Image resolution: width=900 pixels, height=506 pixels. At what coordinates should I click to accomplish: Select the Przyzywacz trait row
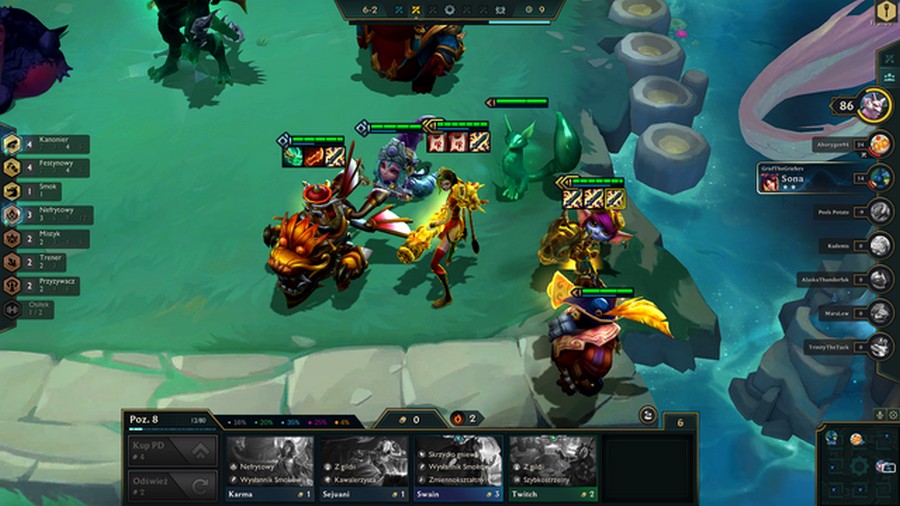48,286
